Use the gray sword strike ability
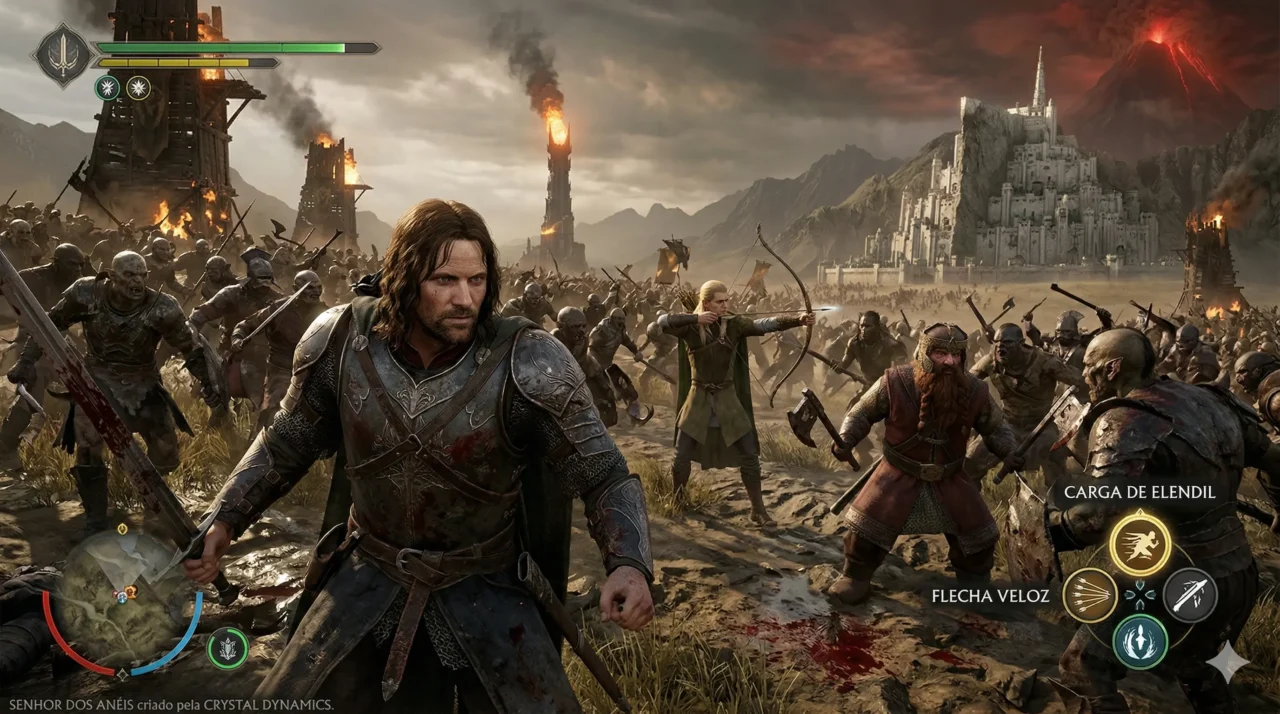The image size is (1280, 714). point(1190,595)
